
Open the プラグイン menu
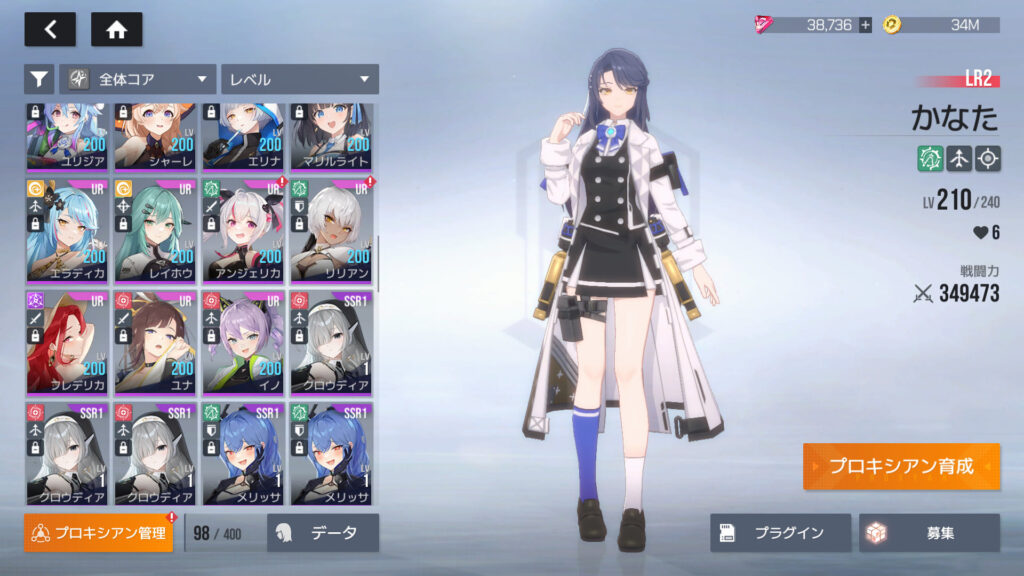coord(781,533)
